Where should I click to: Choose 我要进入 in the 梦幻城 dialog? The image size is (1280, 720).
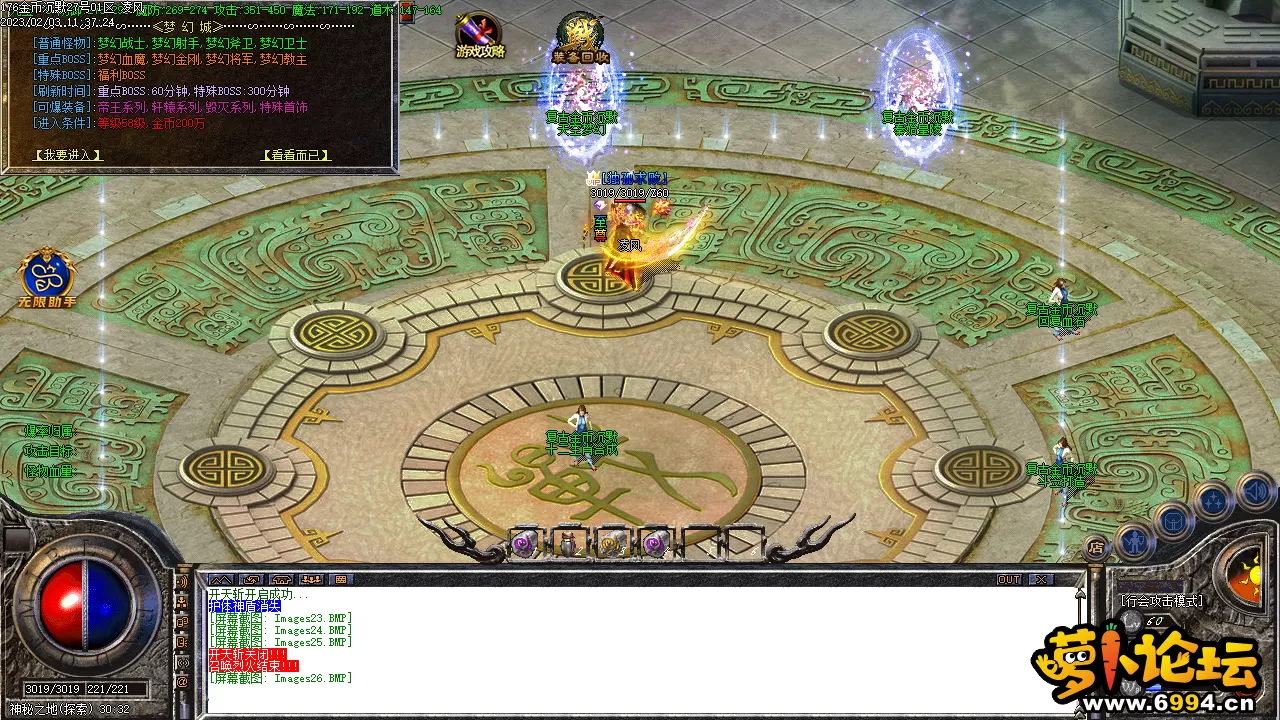(x=68, y=155)
